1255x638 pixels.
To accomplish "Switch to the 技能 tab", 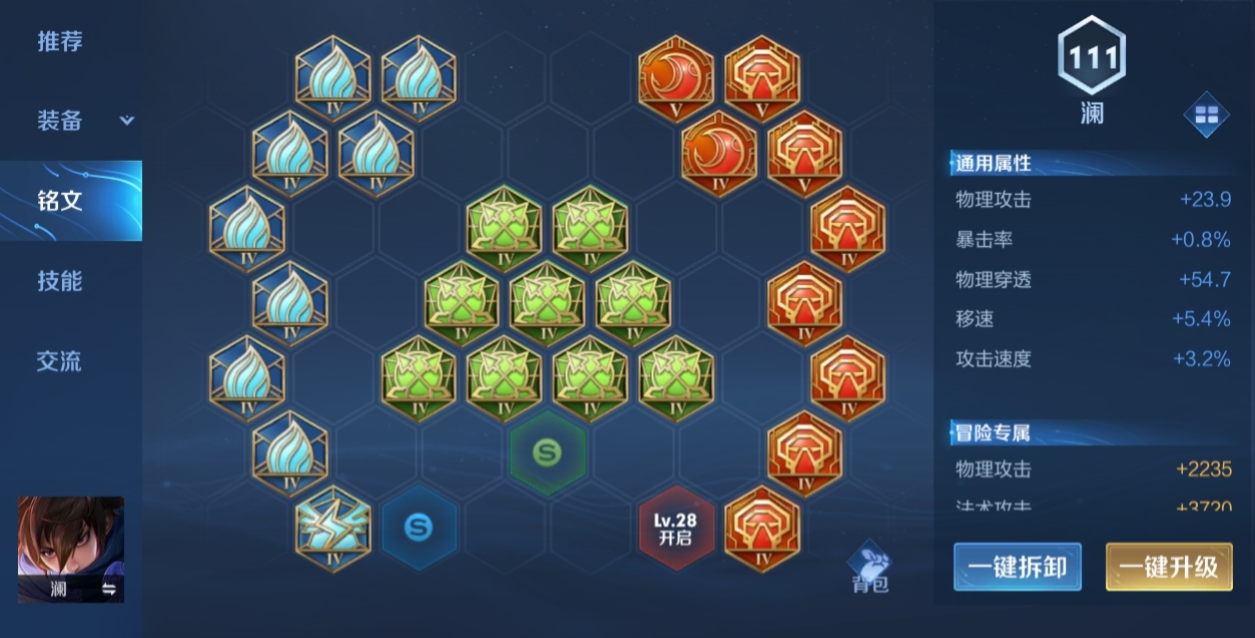I will [60, 281].
